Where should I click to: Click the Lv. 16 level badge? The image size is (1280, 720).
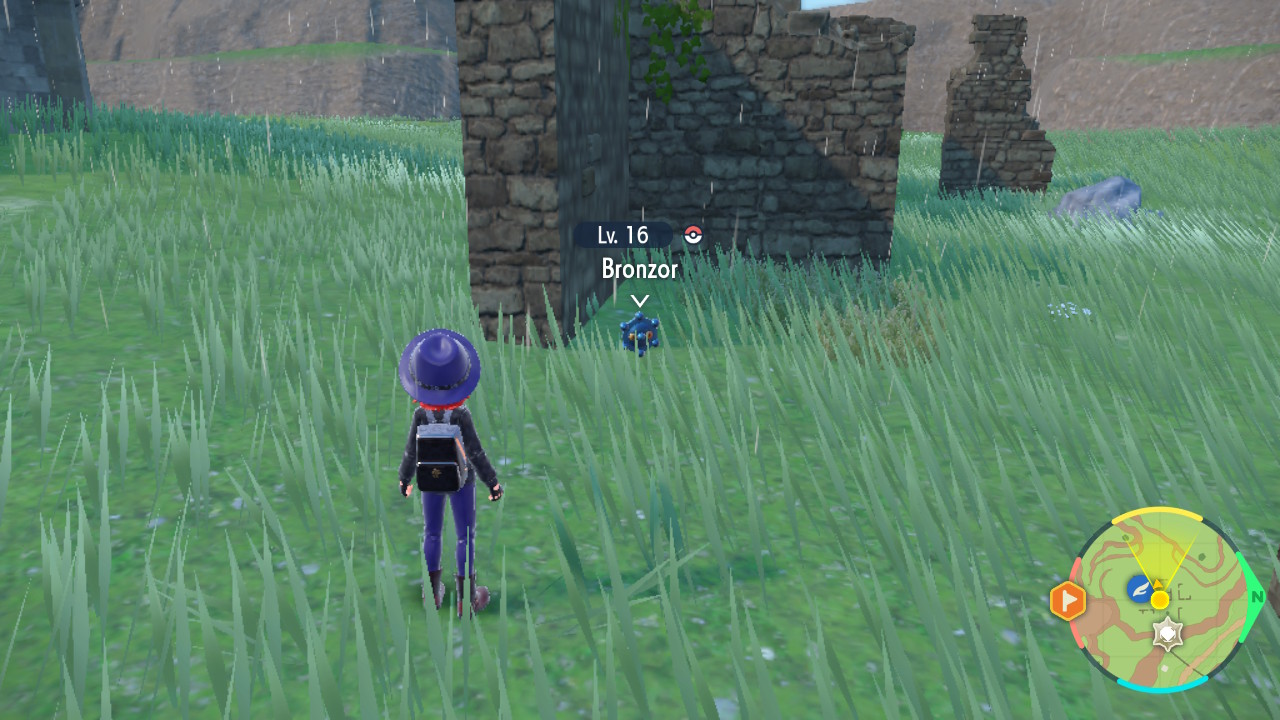pyautogui.click(x=625, y=233)
